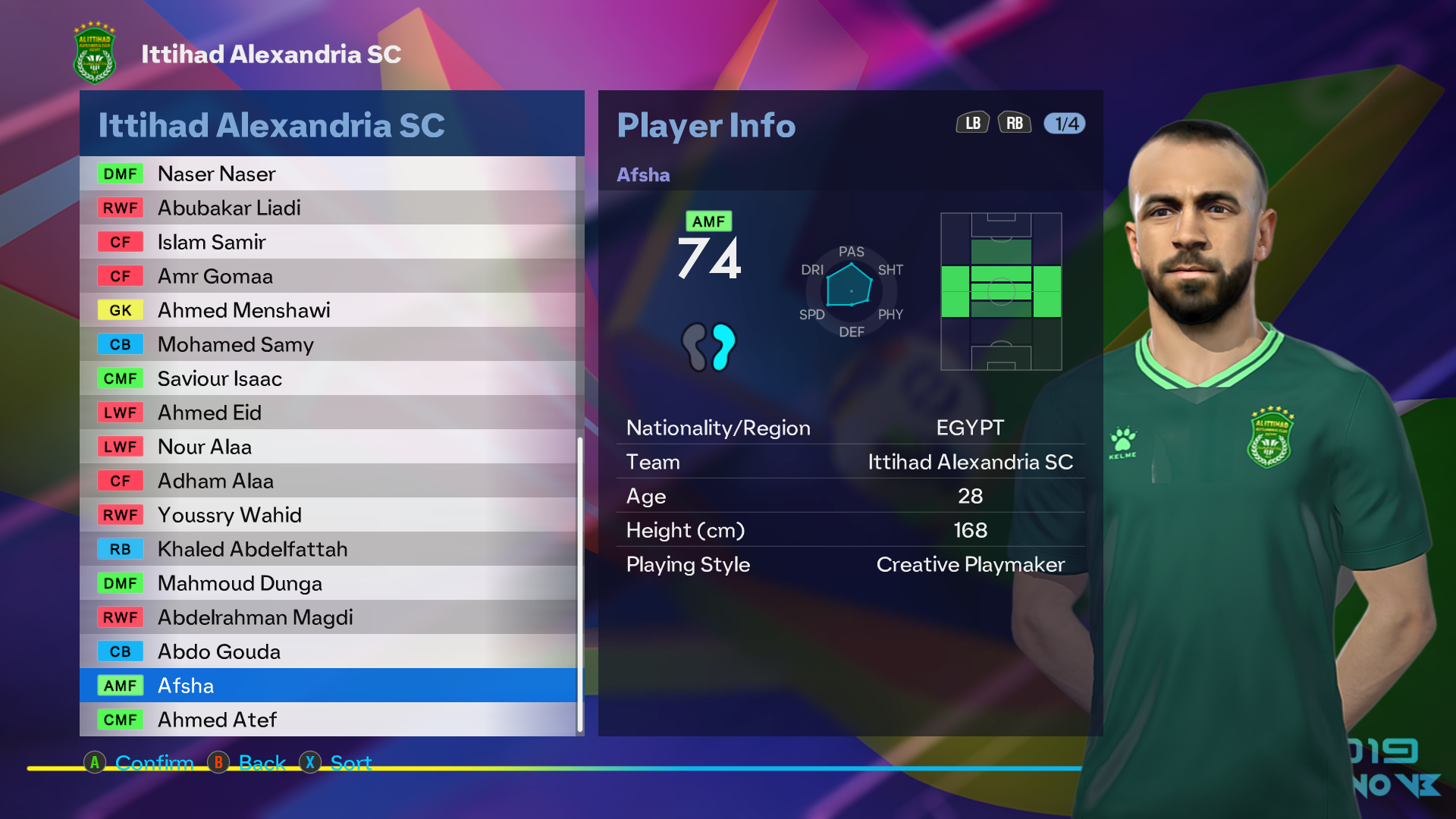Select Ahmed Eid row
The height and width of the screenshot is (819, 1456).
pos(328,413)
